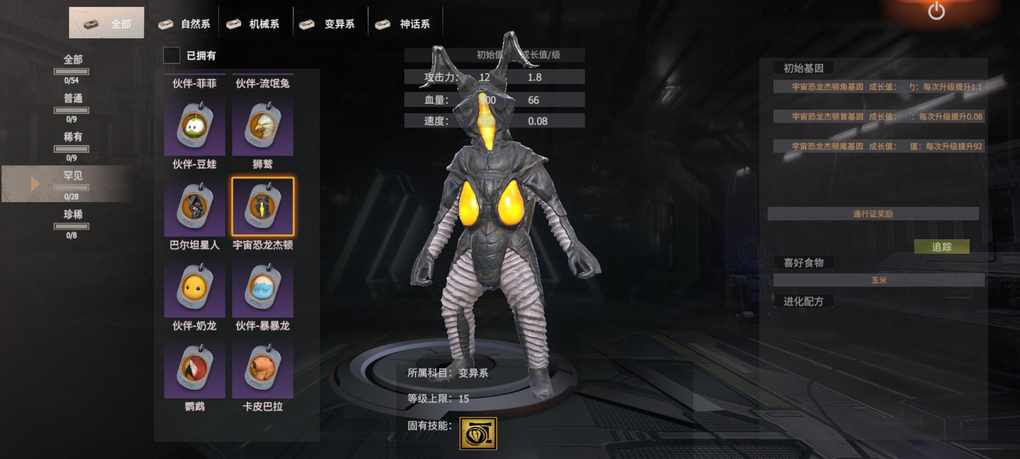Select the 罕见 rarity filter

pos(72,180)
